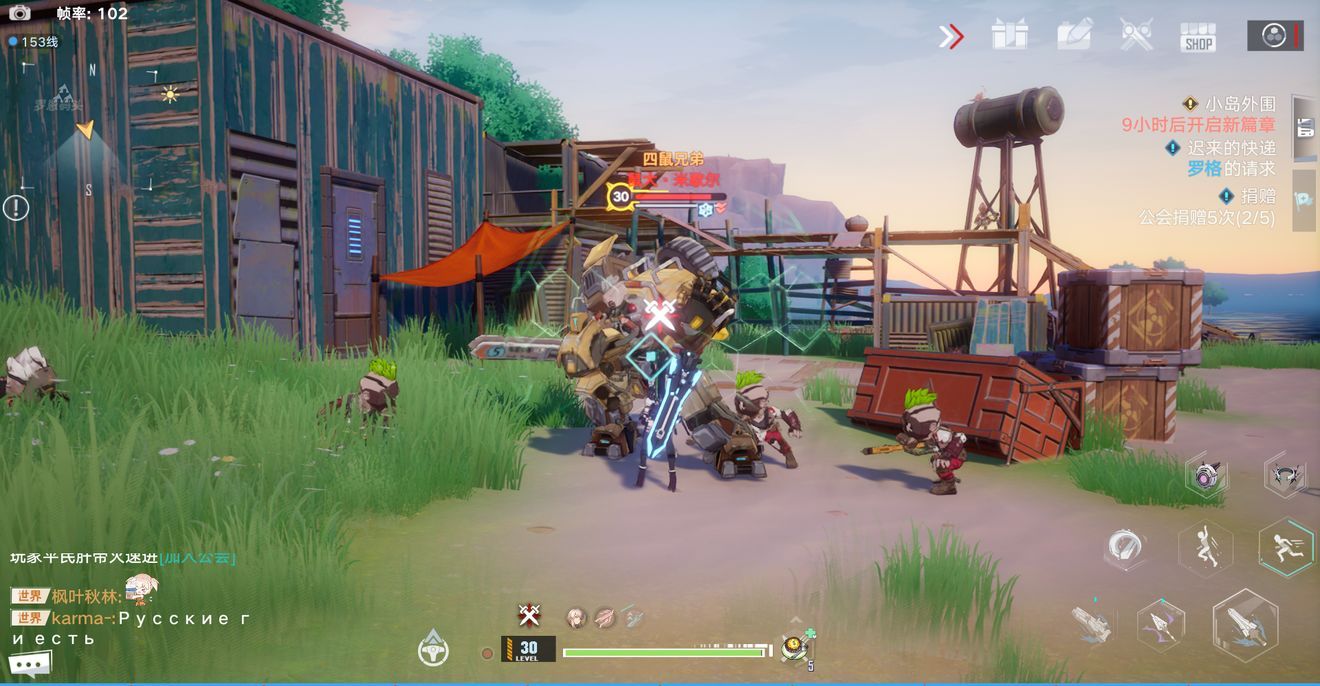Open the folder with pencil icon
Viewport: 1320px width, 686px height.
click(x=1074, y=35)
